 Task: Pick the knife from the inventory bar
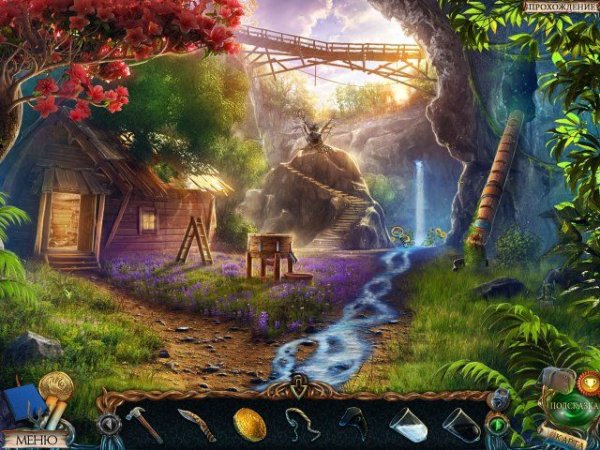[196, 425]
